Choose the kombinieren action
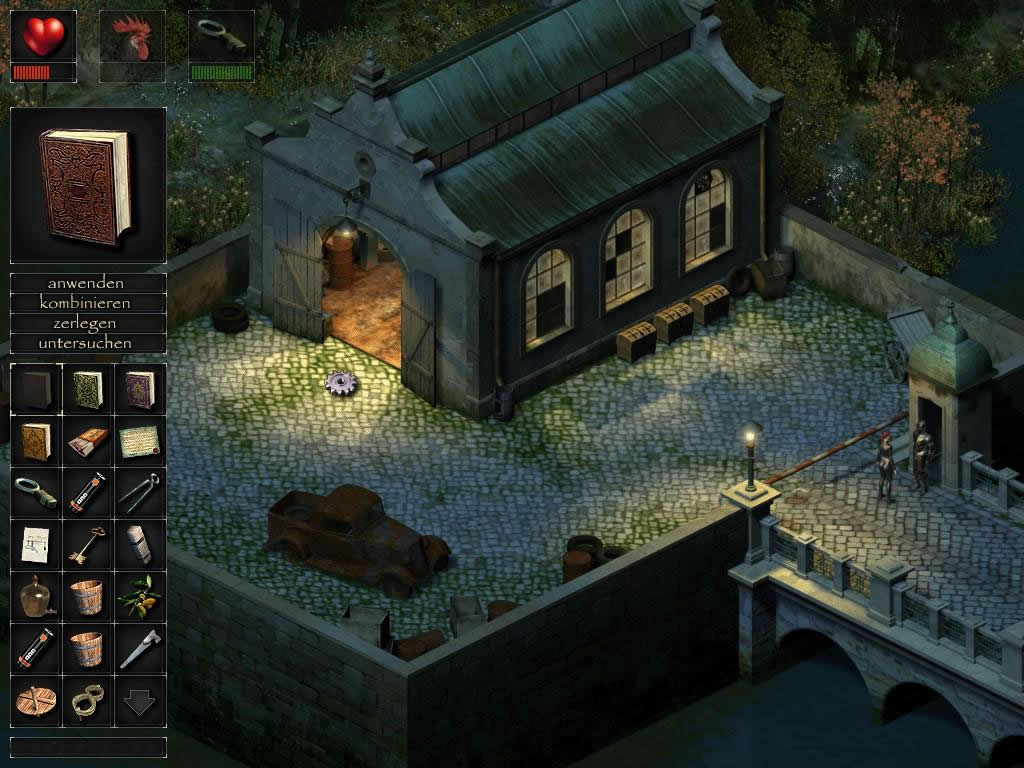 click(x=88, y=303)
